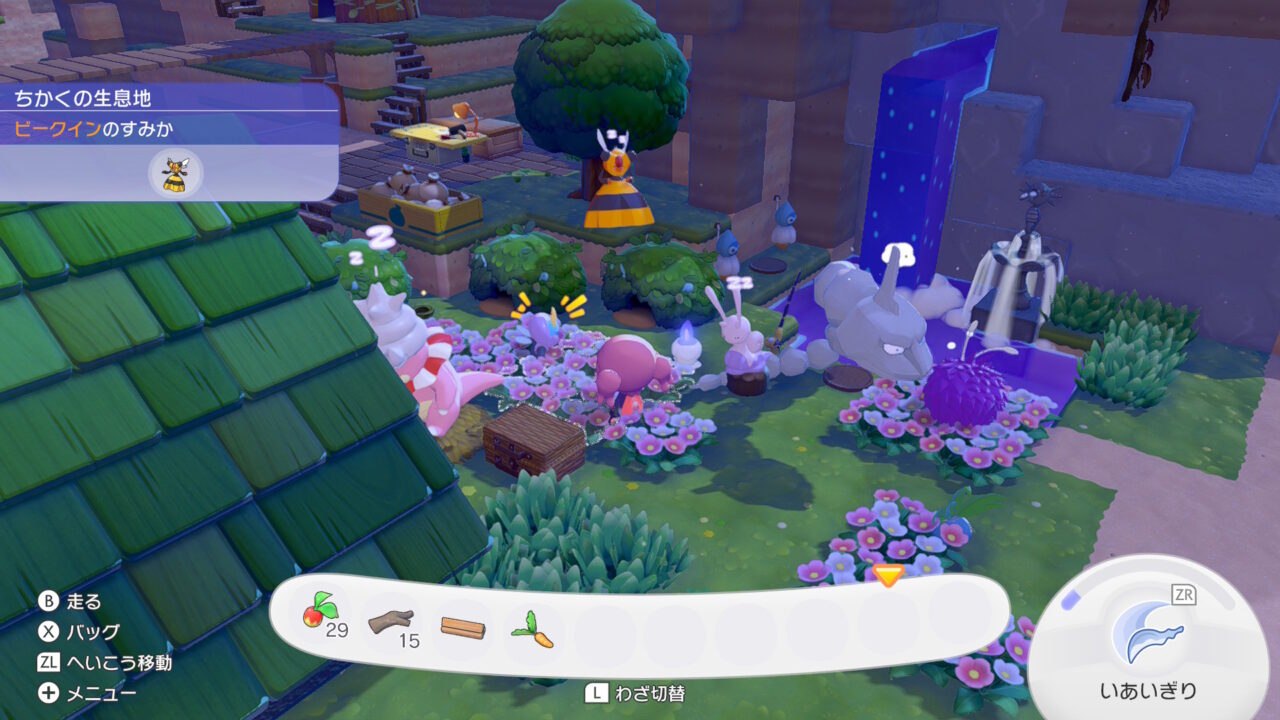This screenshot has height=720, width=1280.
Task: Choose the wooden plank hotbar slot
Action: click(463, 628)
